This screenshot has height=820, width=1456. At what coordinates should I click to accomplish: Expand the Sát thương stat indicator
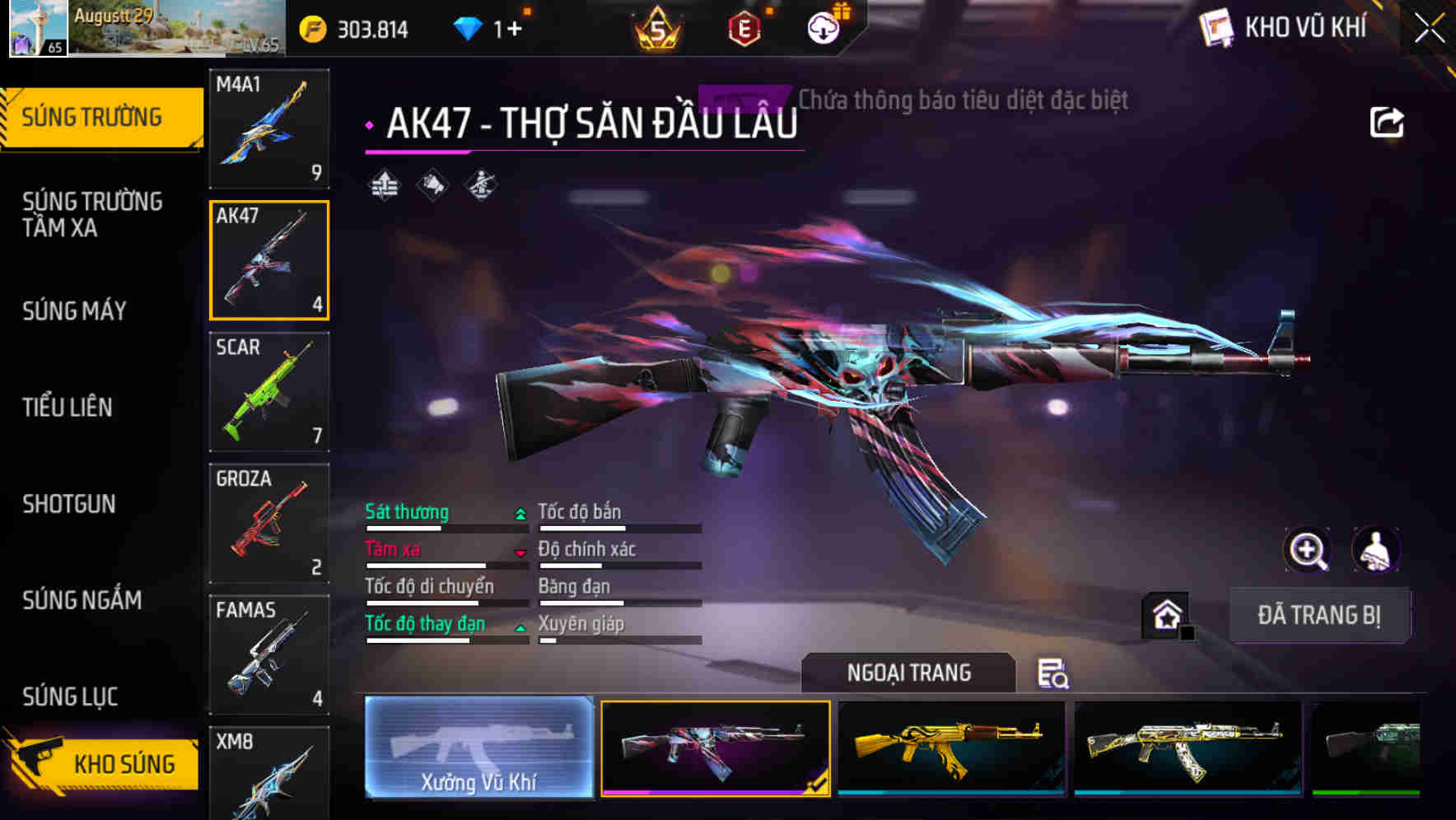point(520,513)
